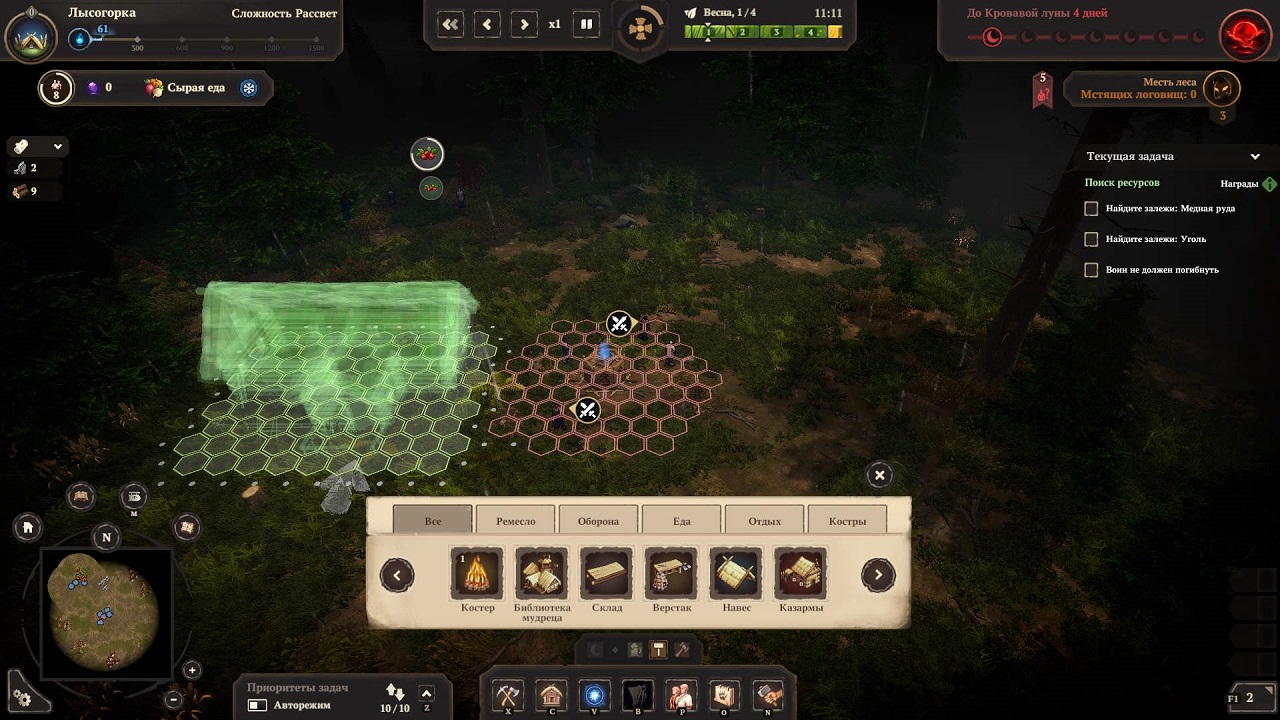Pick the Склад building

pyautogui.click(x=606, y=574)
